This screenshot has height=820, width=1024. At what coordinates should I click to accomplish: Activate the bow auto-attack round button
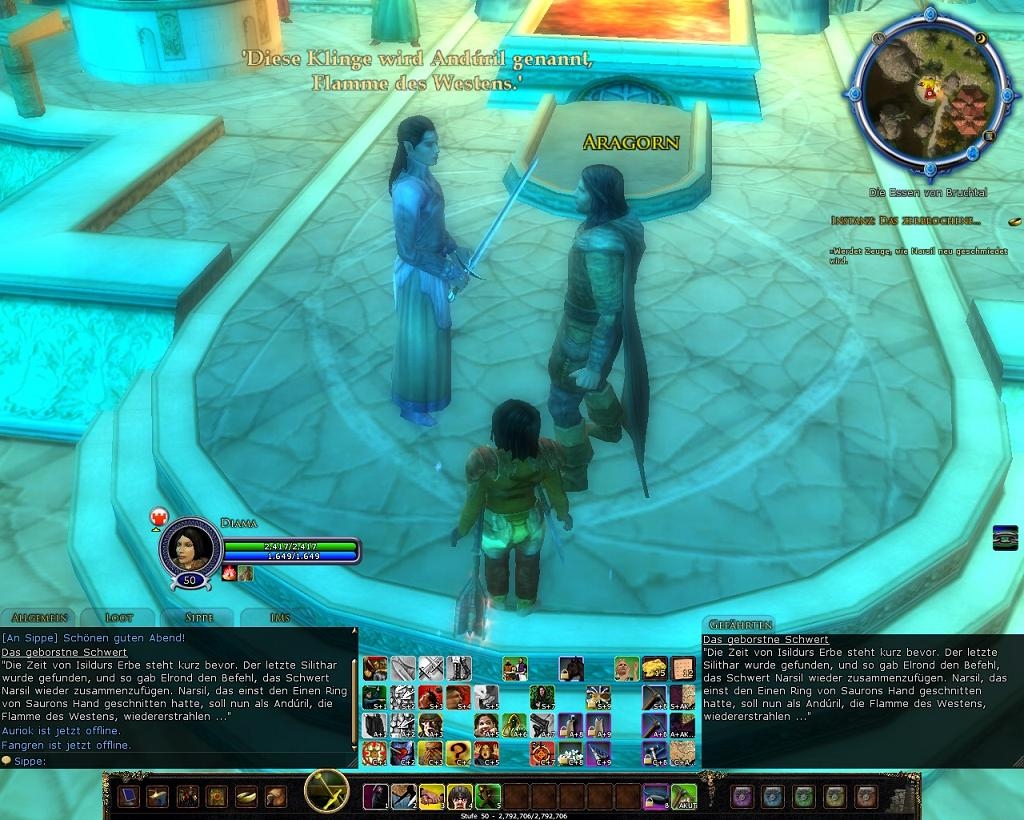[x=326, y=792]
